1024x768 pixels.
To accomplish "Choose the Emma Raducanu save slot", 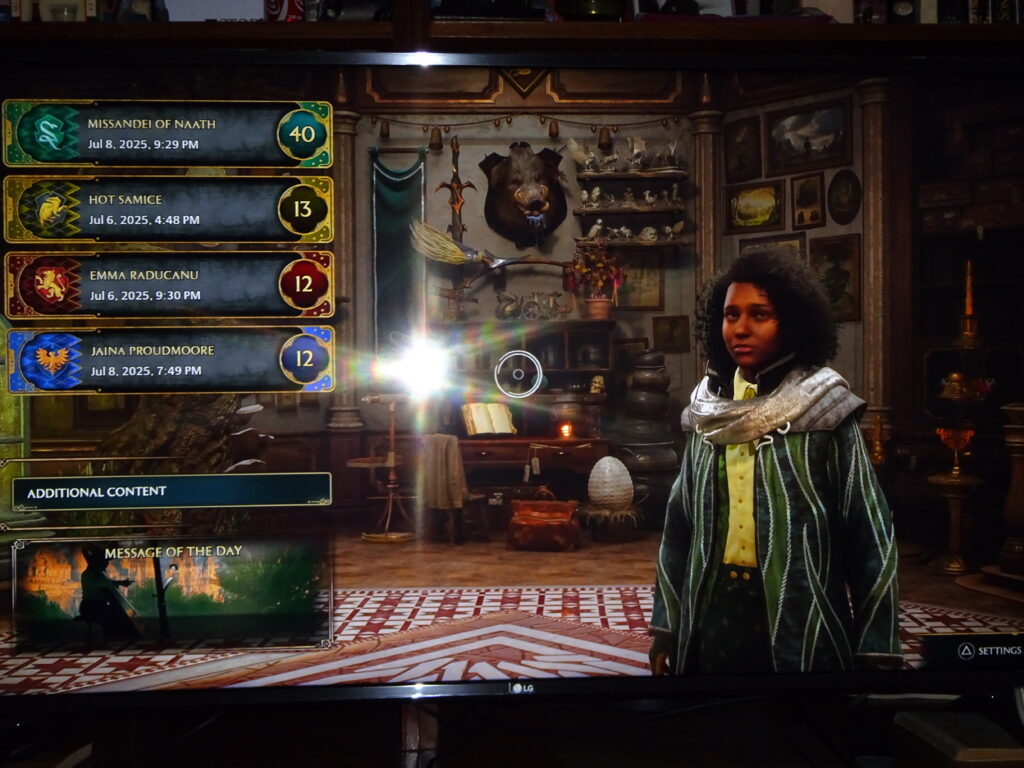I will [168, 285].
